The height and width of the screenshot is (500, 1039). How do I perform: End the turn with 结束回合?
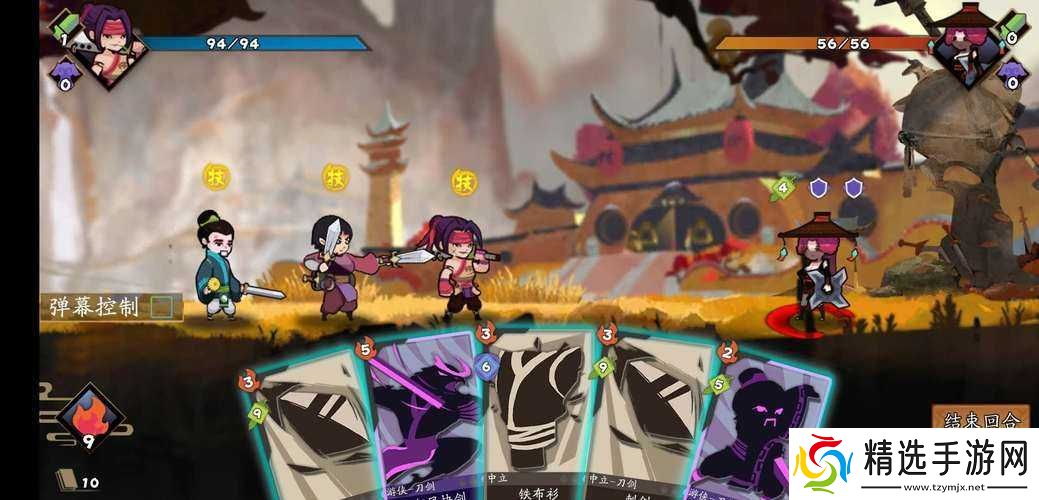980,419
